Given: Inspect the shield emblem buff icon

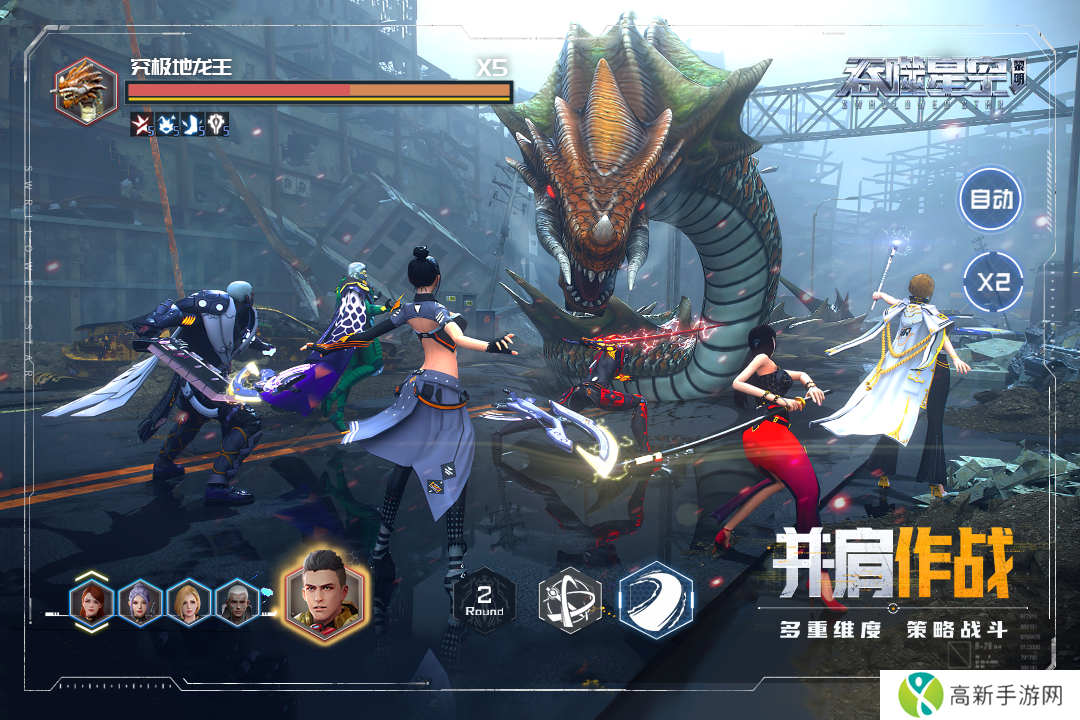Looking at the screenshot, I should coord(218,125).
